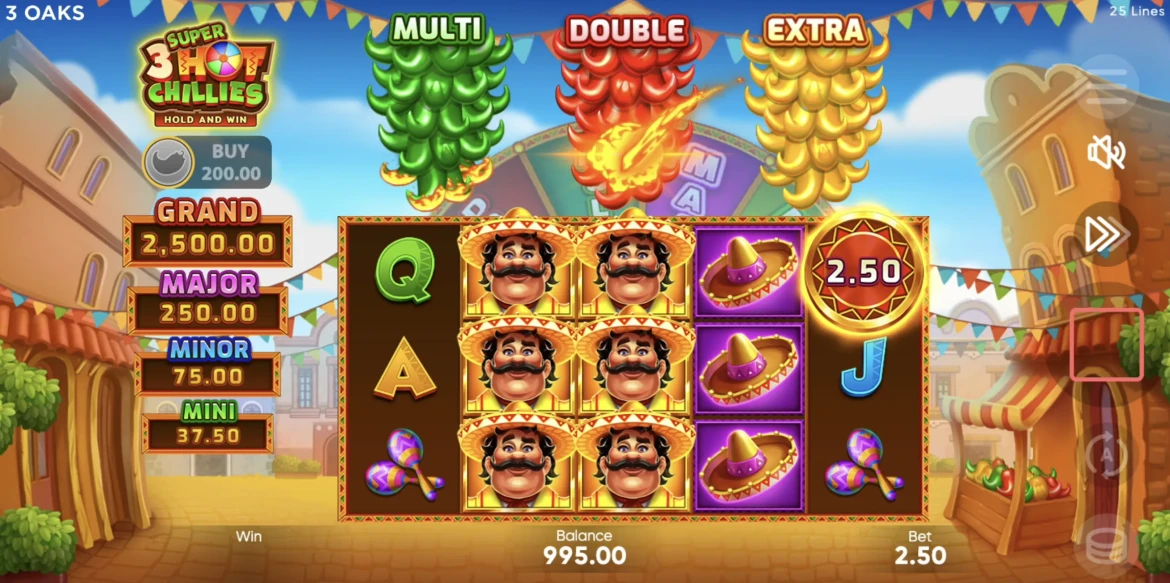Hit the red-outlined spin button
The width and height of the screenshot is (1170, 583).
point(1106,344)
